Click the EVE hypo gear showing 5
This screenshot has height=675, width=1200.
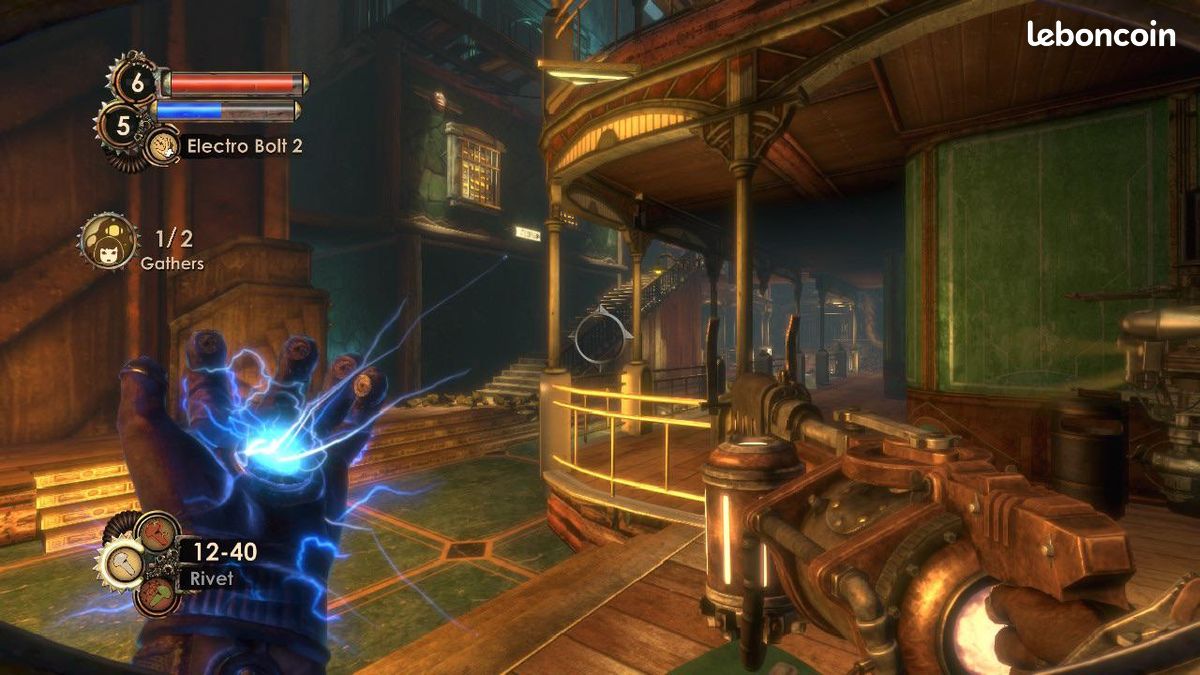click(124, 126)
